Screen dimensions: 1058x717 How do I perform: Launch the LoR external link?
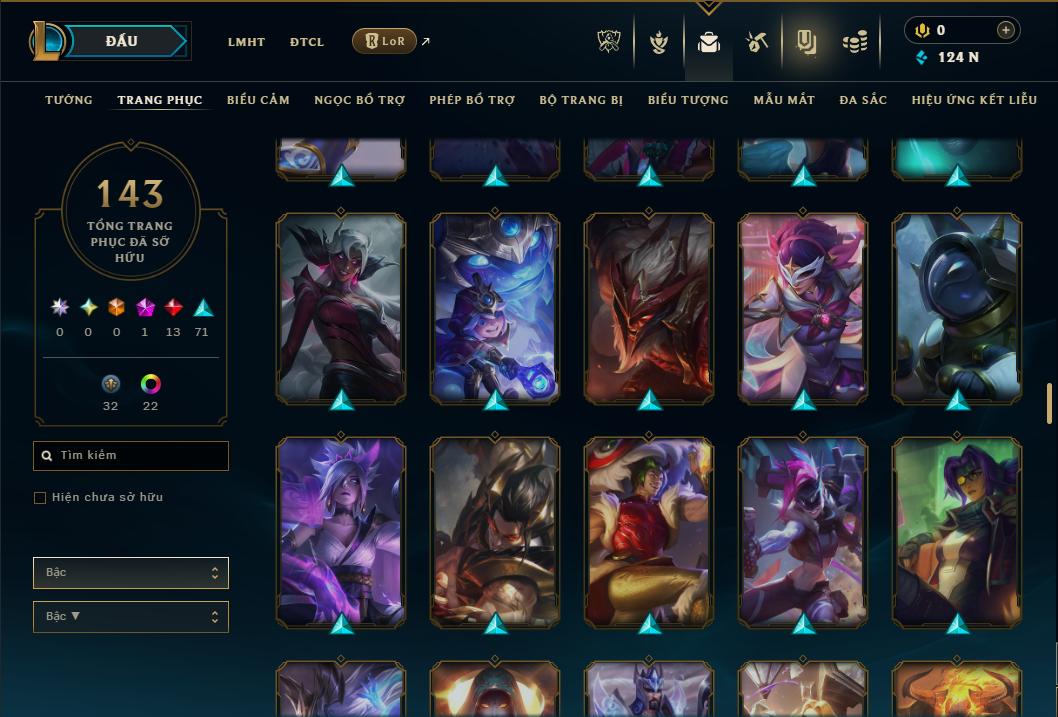click(x=385, y=41)
